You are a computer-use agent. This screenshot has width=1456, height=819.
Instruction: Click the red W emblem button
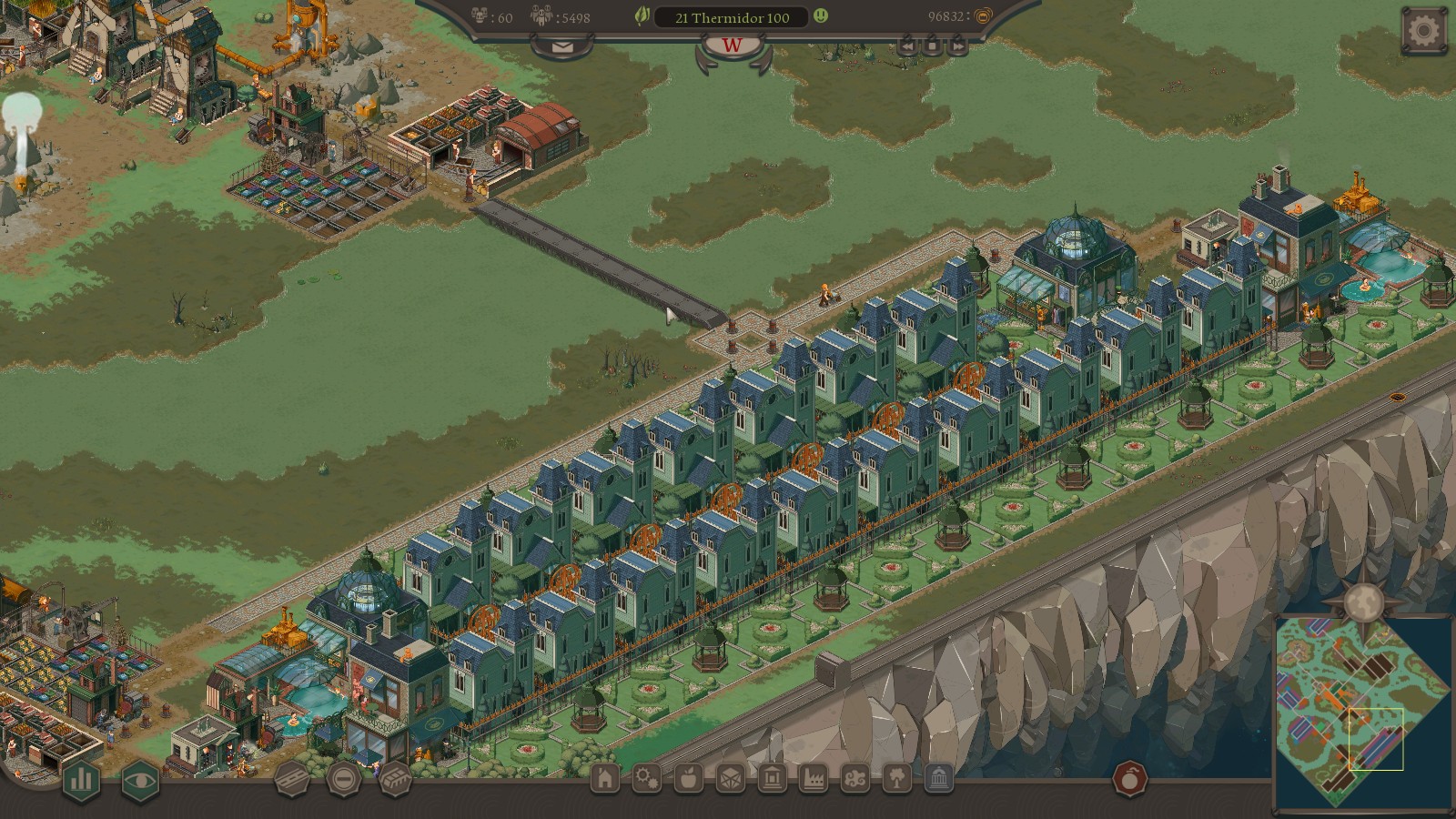tap(732, 46)
